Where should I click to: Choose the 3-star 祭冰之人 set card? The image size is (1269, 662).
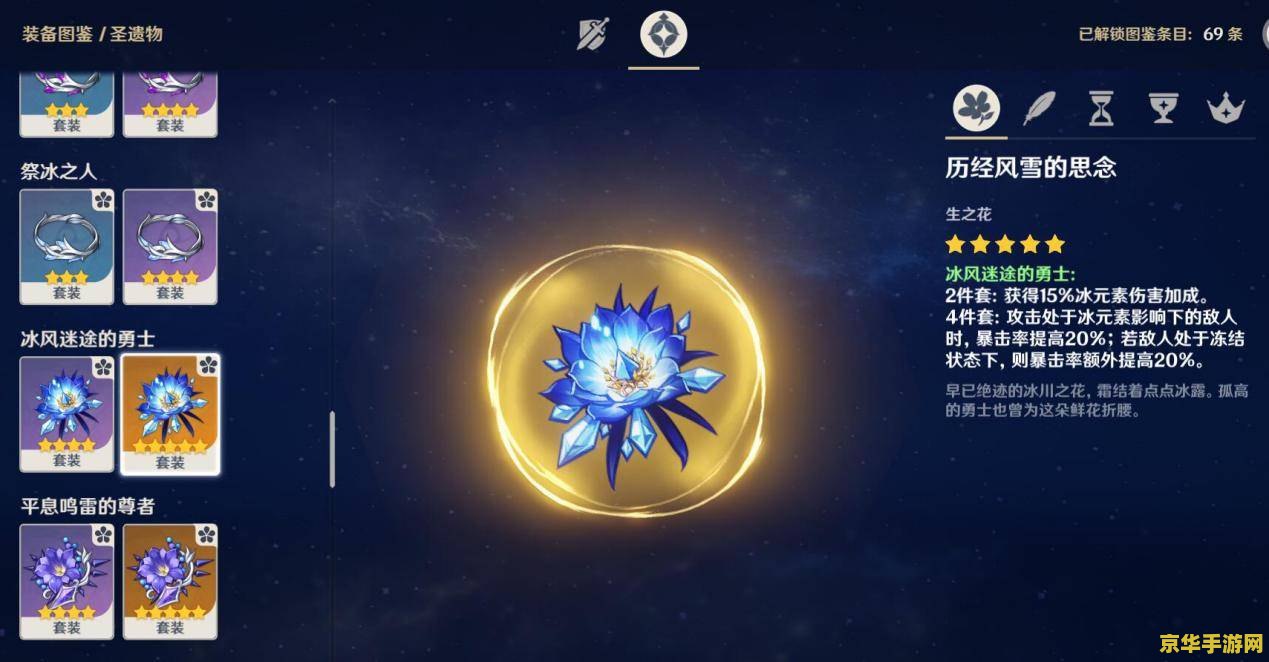[x=67, y=246]
